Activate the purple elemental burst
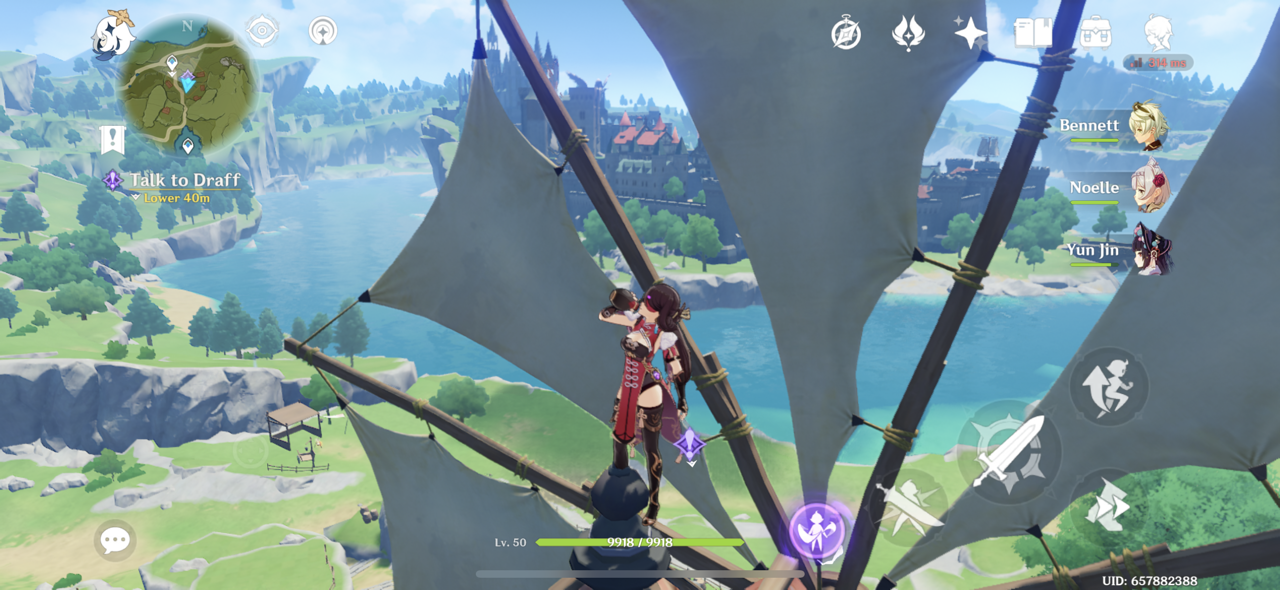The image size is (1280, 590). click(x=817, y=530)
